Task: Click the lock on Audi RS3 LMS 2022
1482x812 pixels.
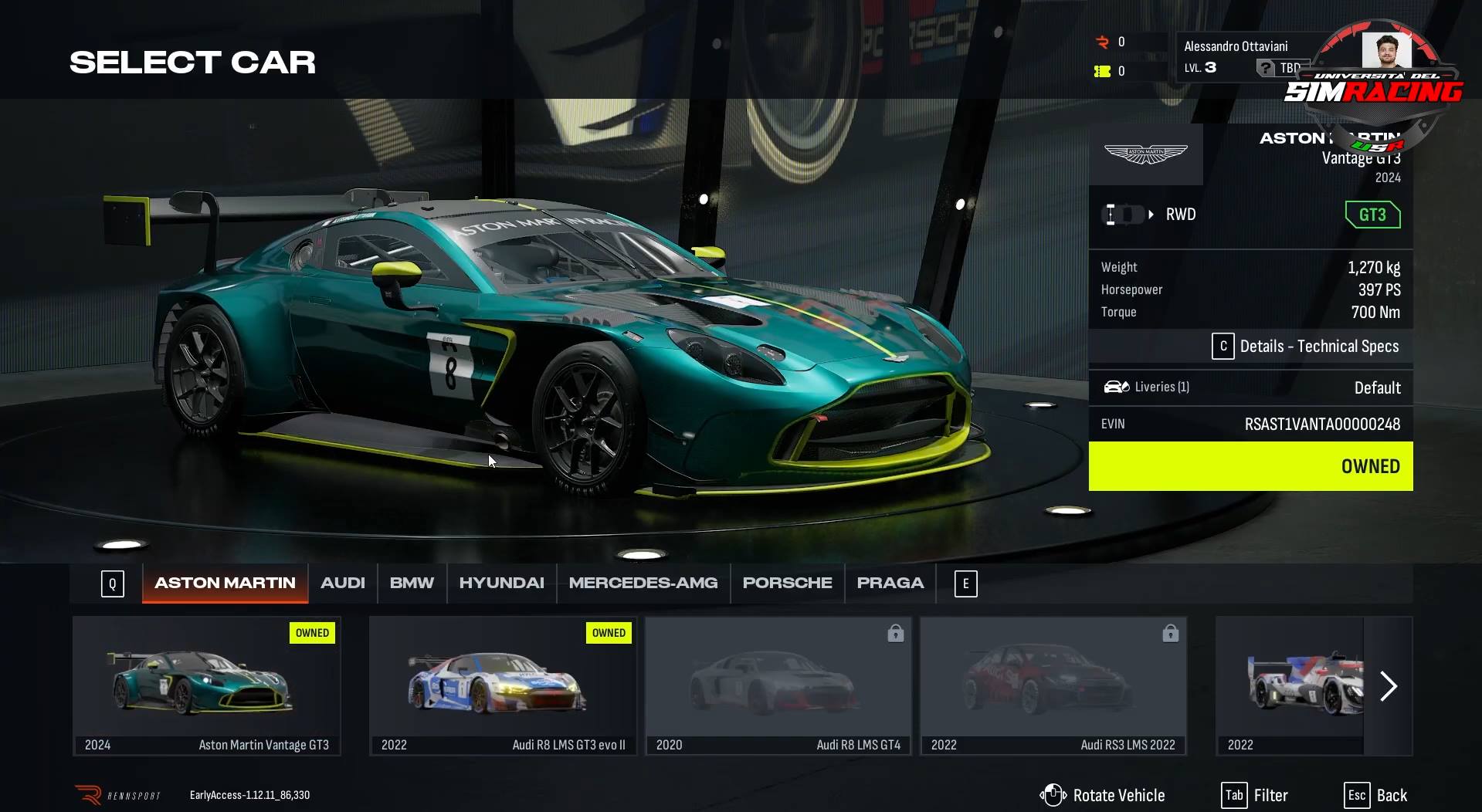Action: [1169, 633]
